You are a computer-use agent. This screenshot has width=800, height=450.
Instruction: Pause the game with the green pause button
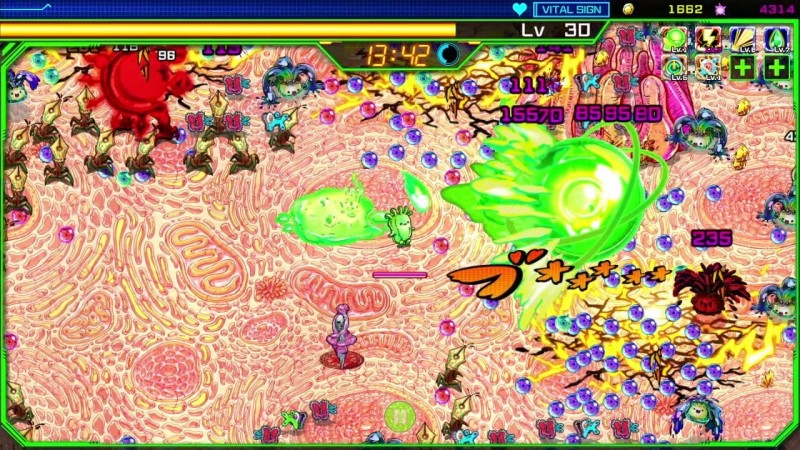click(398, 415)
